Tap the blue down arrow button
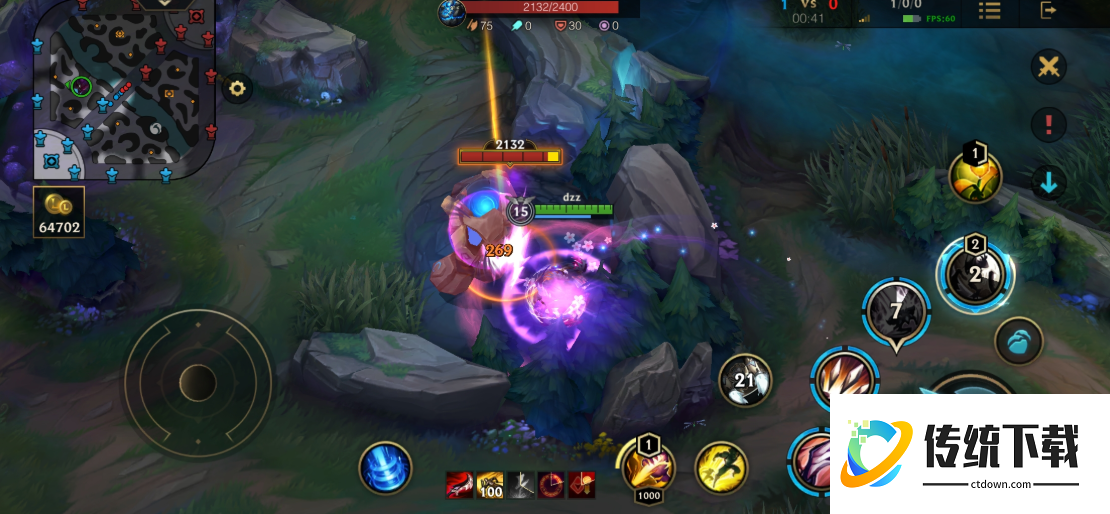Screen dimensions: 1110x514 tap(1049, 183)
